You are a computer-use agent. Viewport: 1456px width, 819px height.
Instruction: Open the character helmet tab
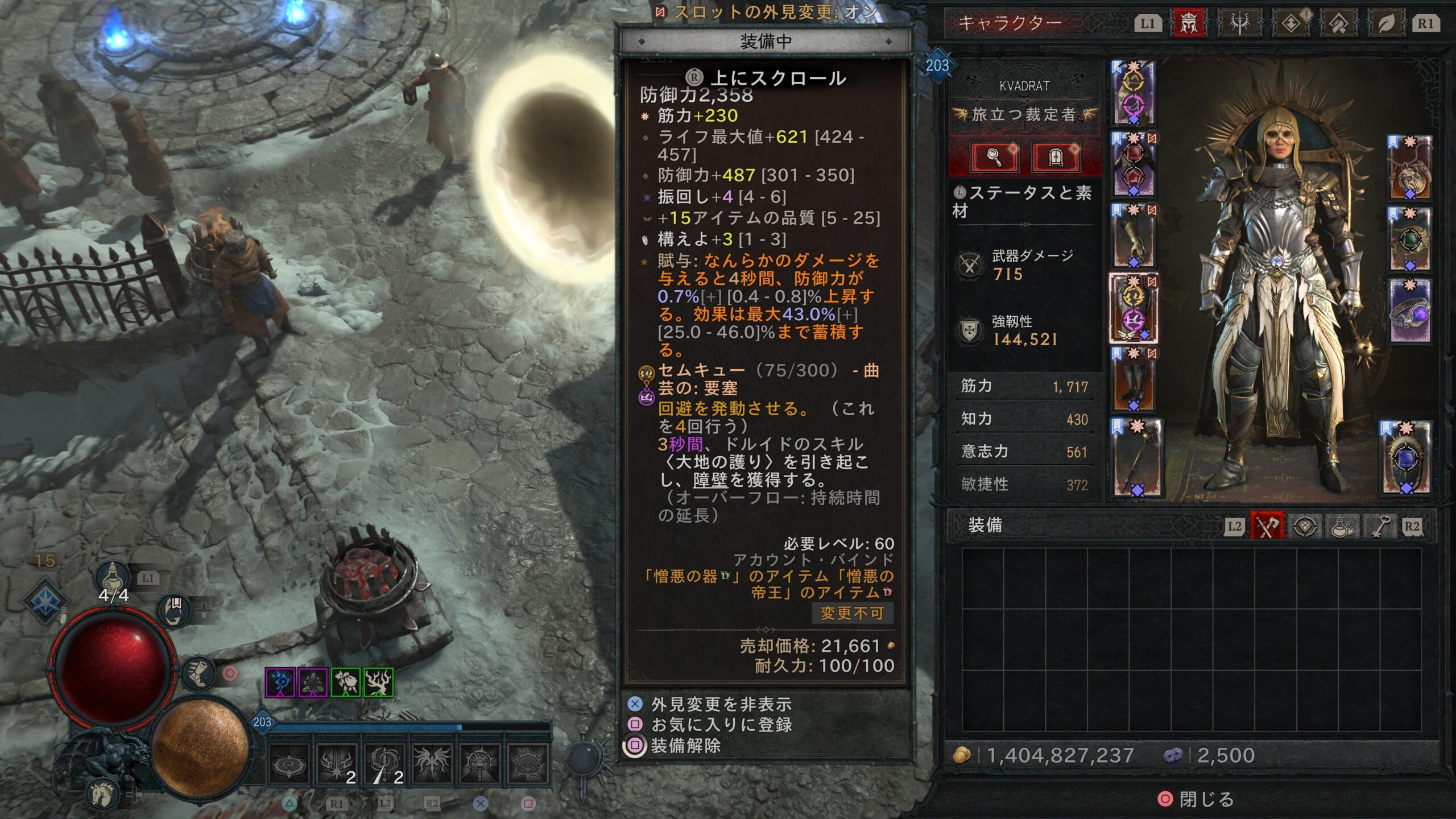point(1188,23)
